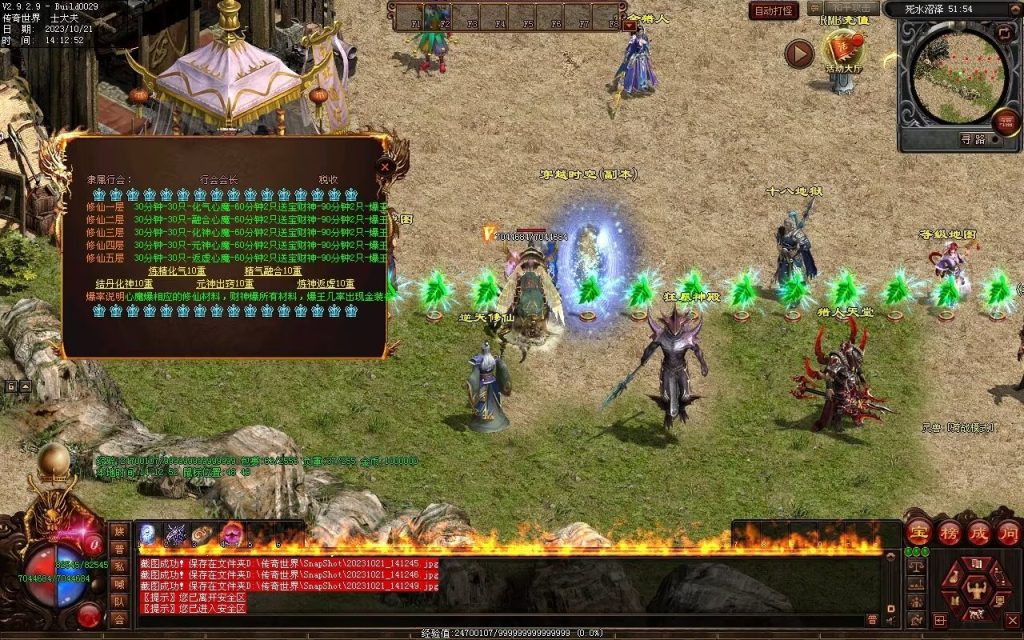This screenshot has width=1024, height=640.
Task: Open the trade scales icon
Action: pos(915,565)
